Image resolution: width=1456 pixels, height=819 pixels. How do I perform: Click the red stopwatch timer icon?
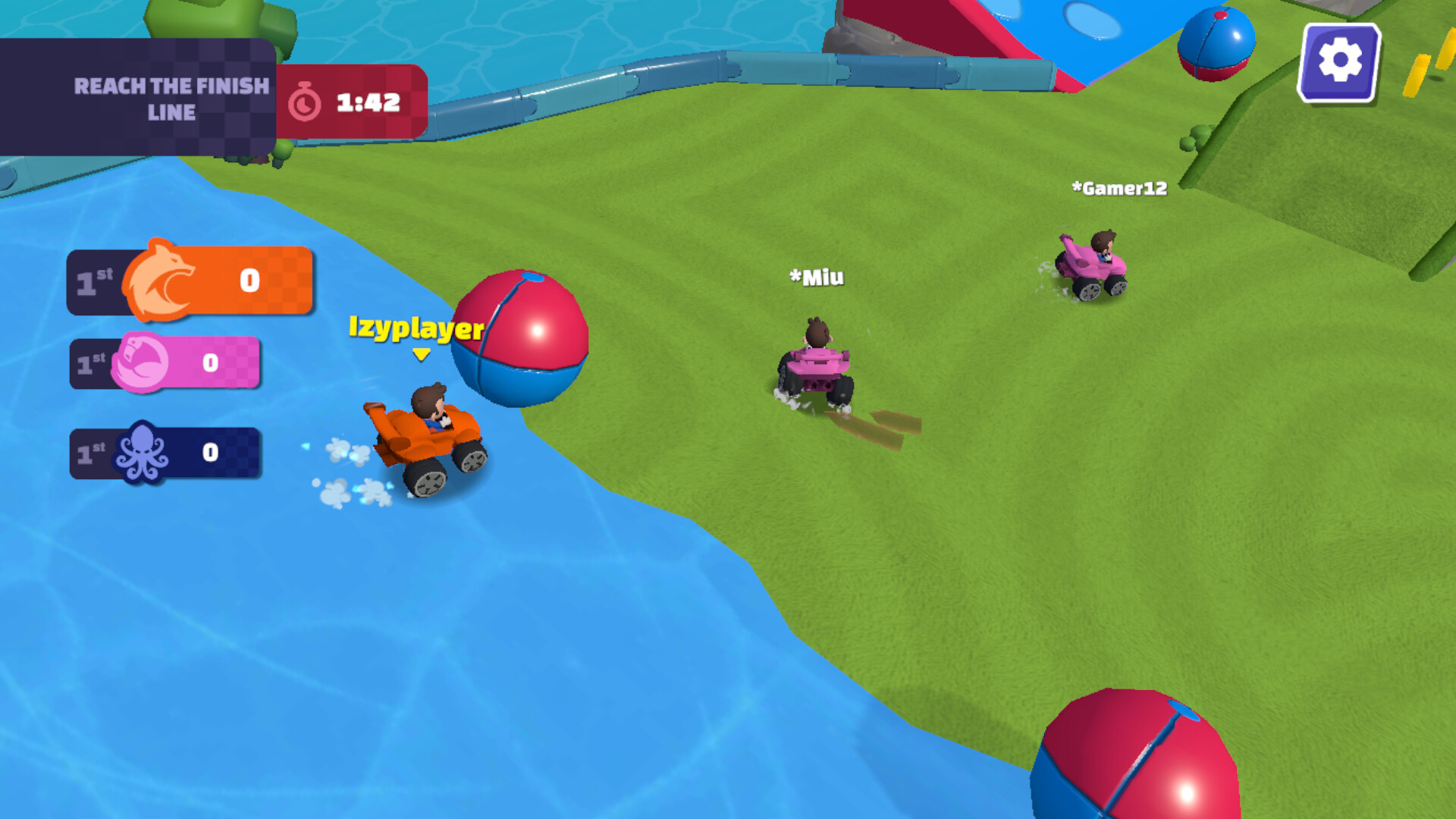[x=306, y=99]
